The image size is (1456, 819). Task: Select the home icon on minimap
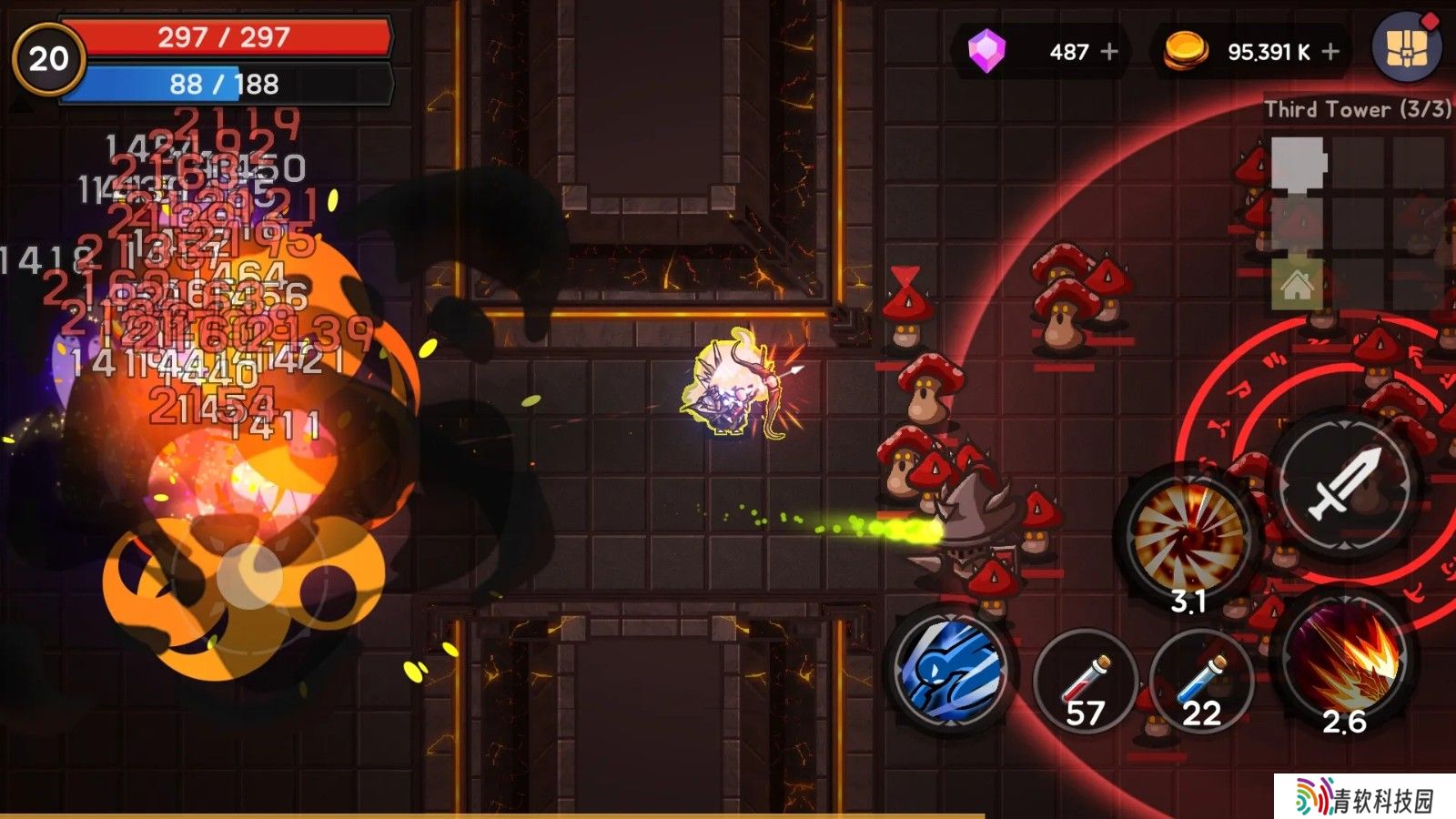click(1297, 287)
